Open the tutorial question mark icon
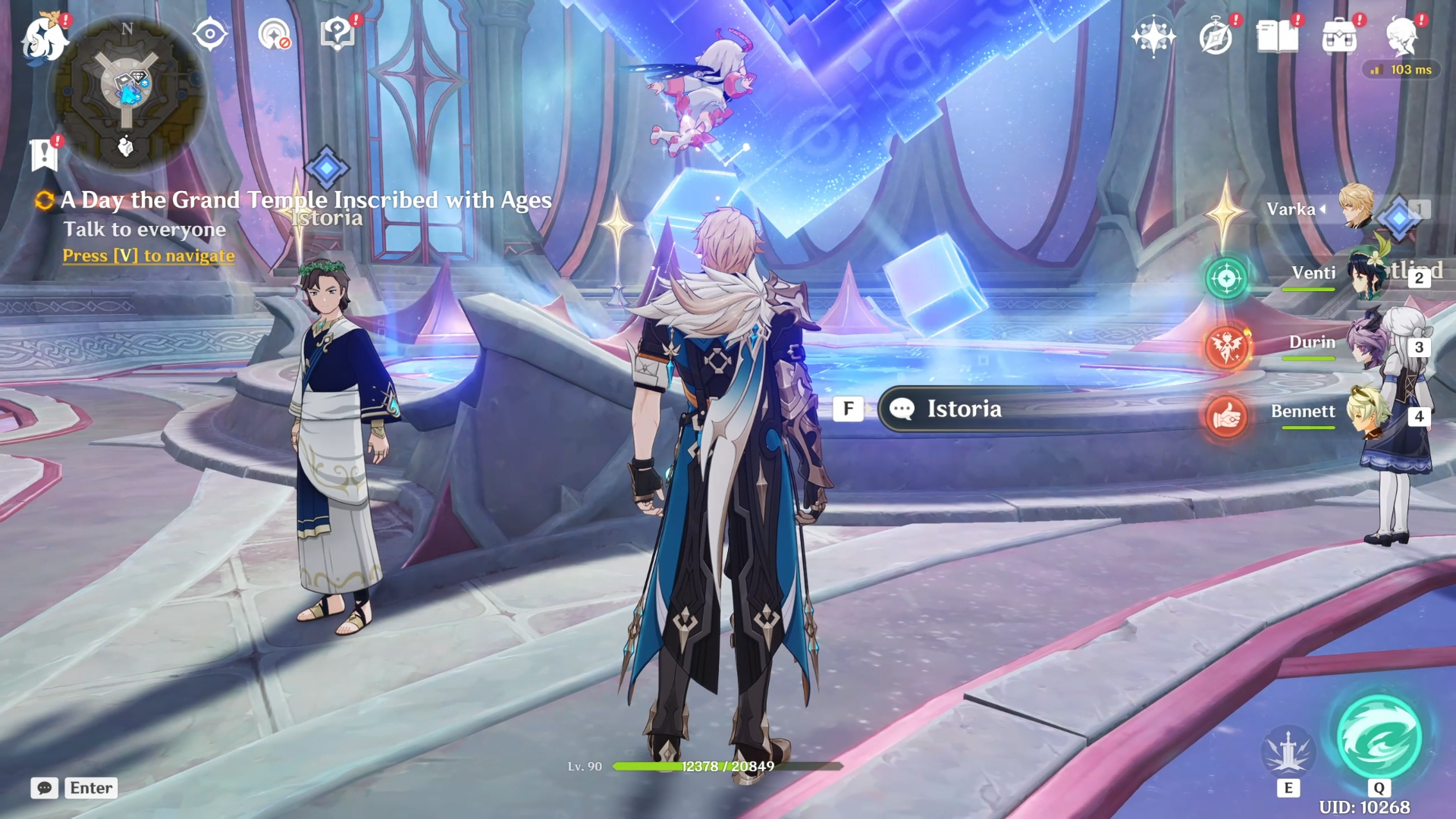1456x819 pixels. tap(337, 34)
